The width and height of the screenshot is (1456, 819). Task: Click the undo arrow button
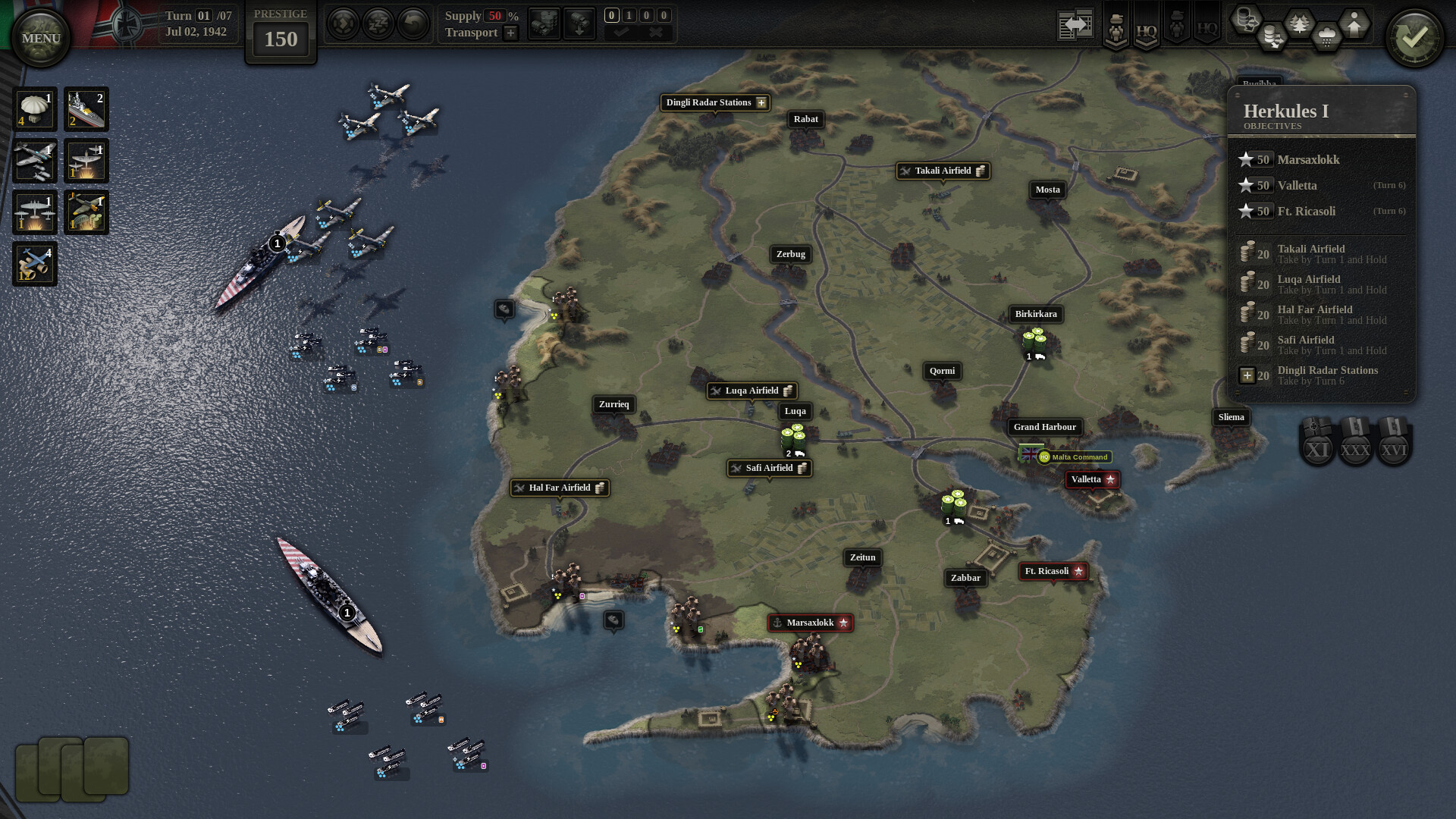[x=413, y=24]
